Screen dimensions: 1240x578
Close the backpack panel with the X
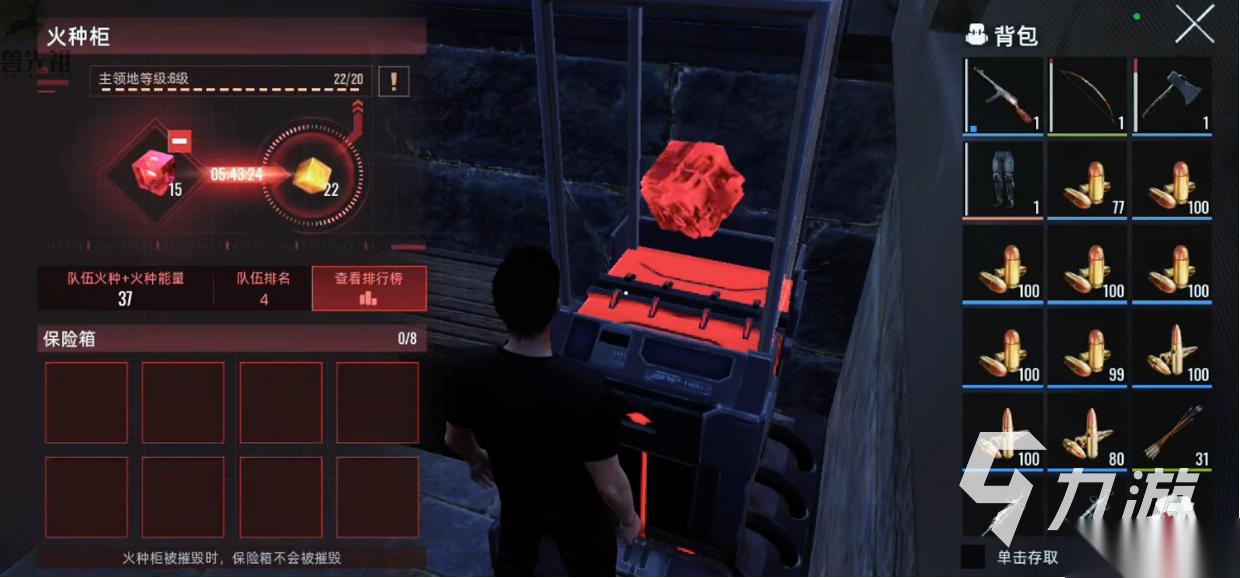[x=1194, y=24]
